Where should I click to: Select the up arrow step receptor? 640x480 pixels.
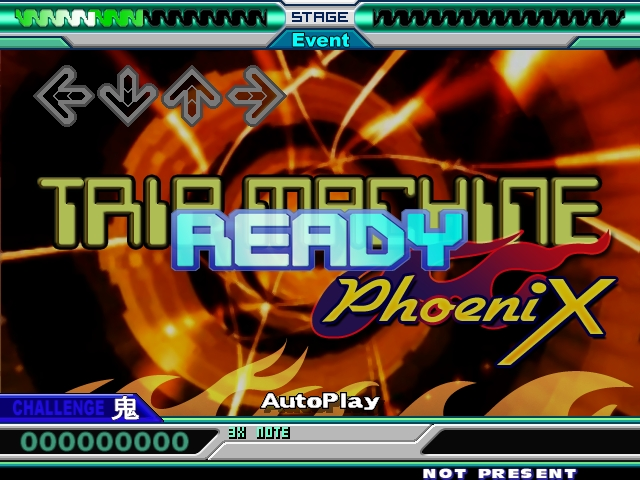pos(192,96)
